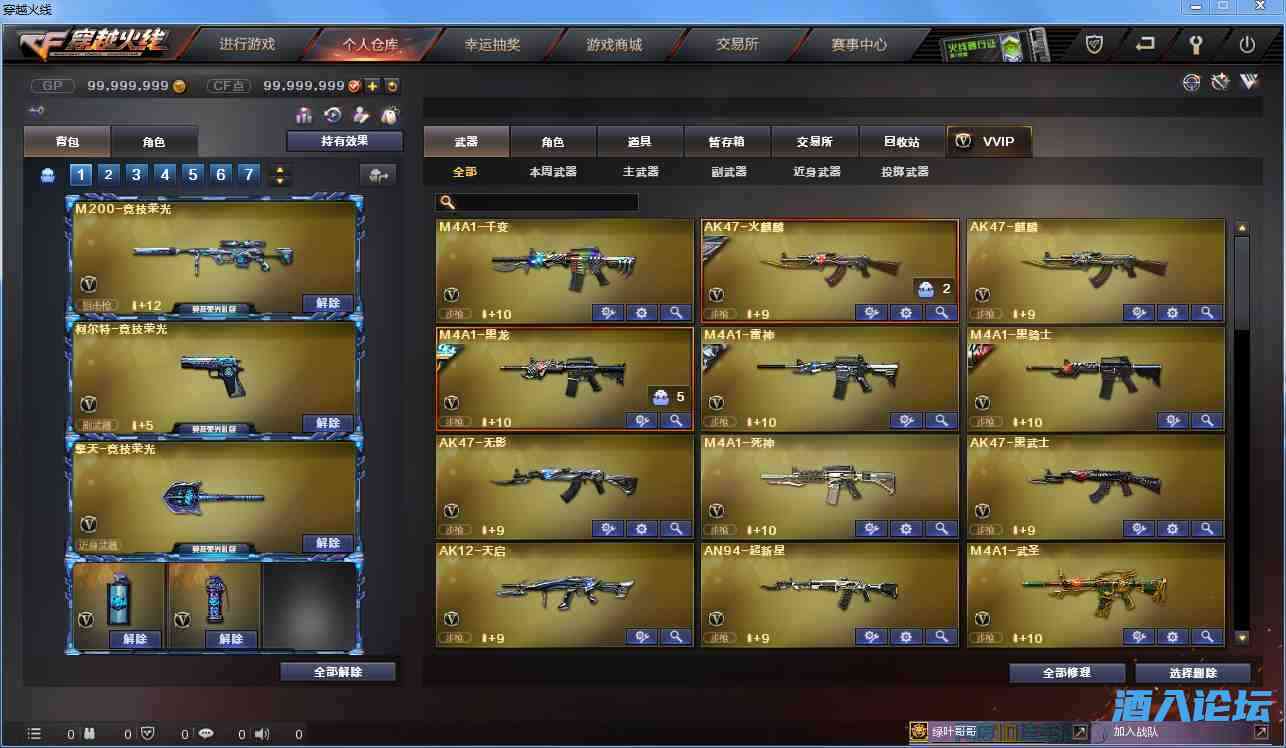This screenshot has height=748, width=1286.
Task: Click the backpack transfer icon above weapon list
Action: click(377, 174)
